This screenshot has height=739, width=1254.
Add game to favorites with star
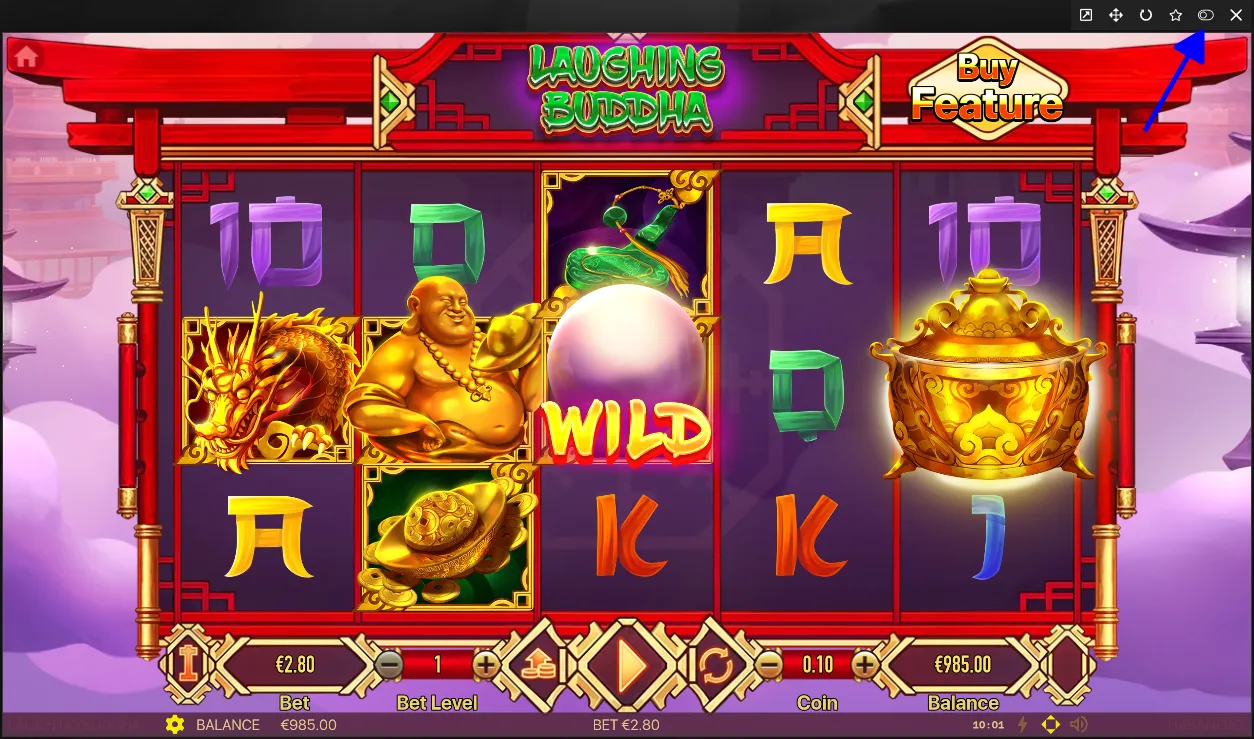click(1176, 15)
